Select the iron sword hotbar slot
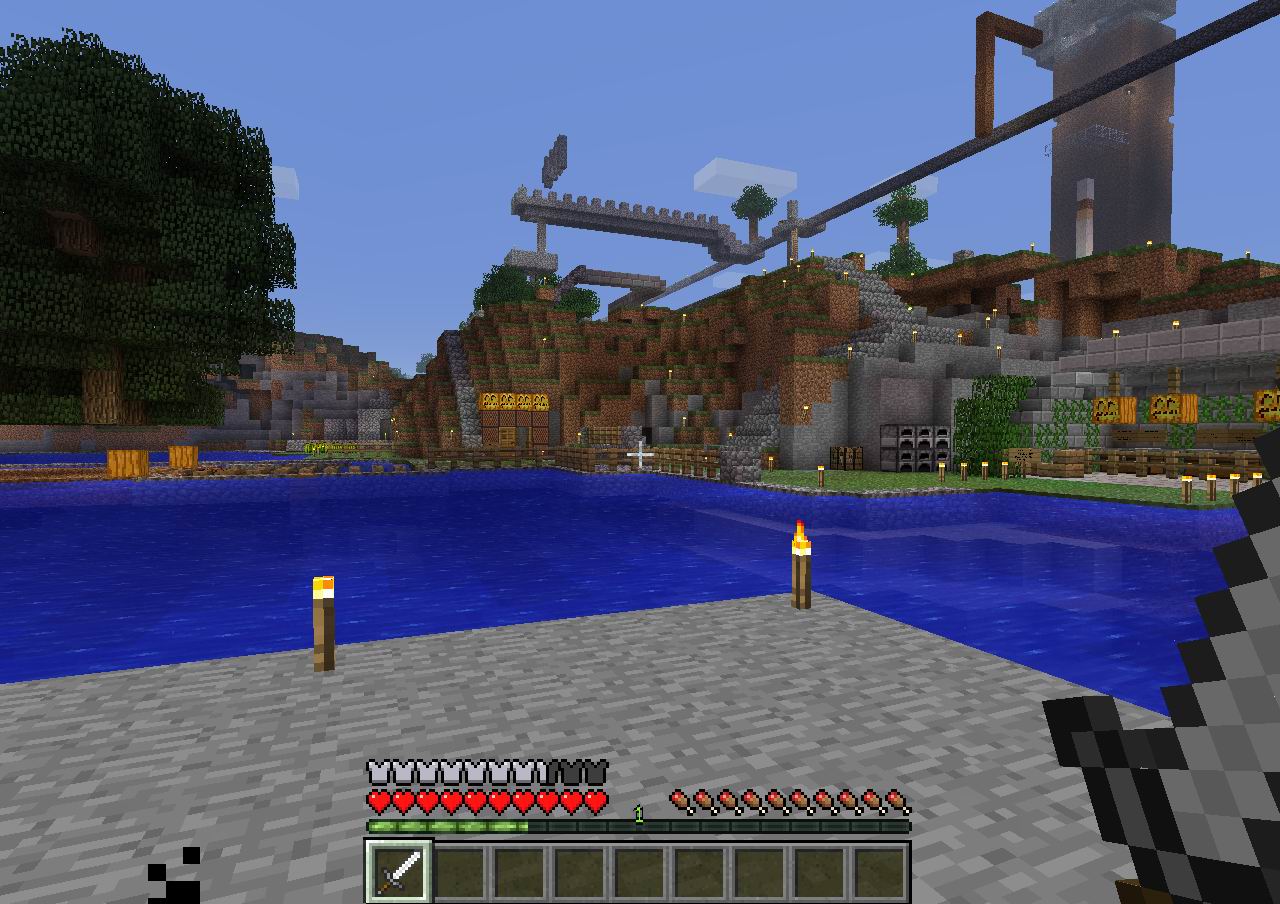Viewport: 1280px width, 904px height. (x=398, y=871)
